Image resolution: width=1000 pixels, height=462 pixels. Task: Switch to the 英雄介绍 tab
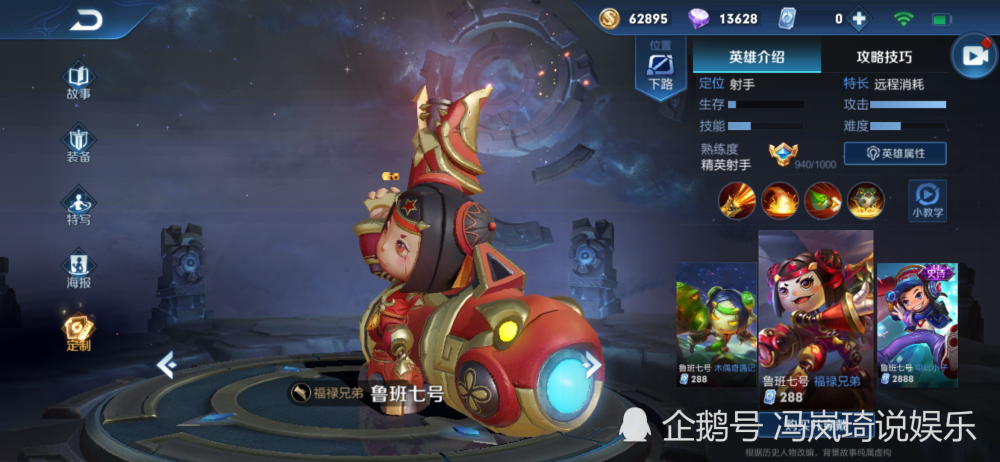point(757,57)
